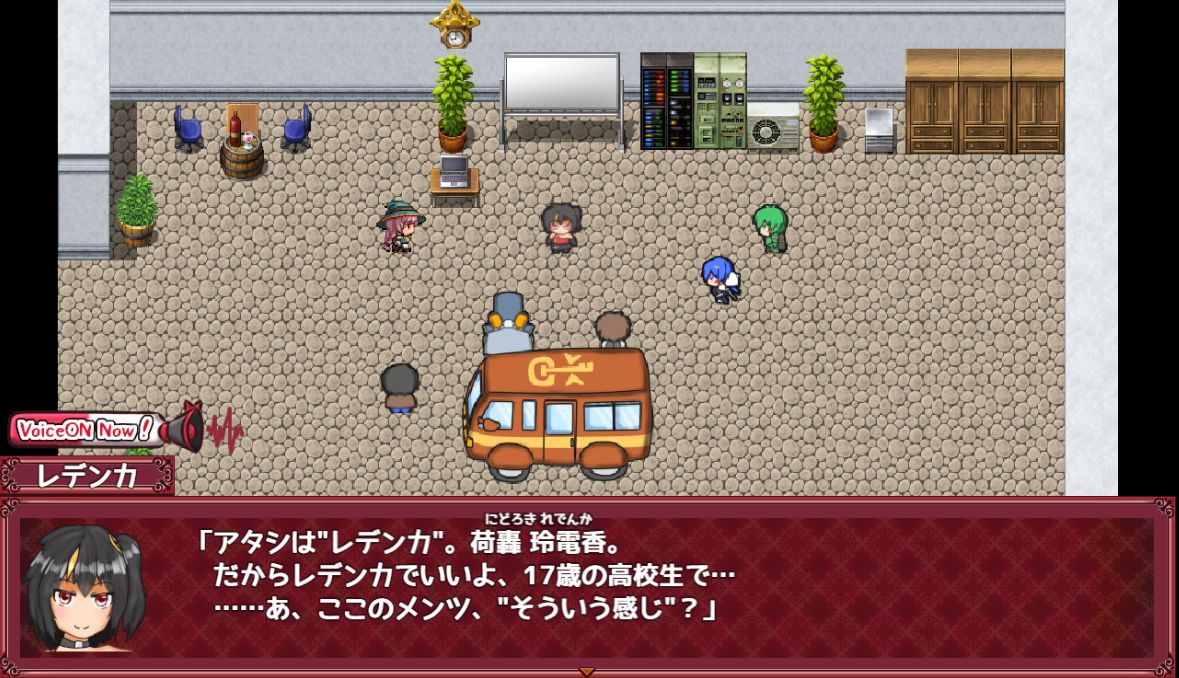The width and height of the screenshot is (1179, 678).
Task: Advance dialogue via the bottom arrow indicator
Action: (x=587, y=671)
